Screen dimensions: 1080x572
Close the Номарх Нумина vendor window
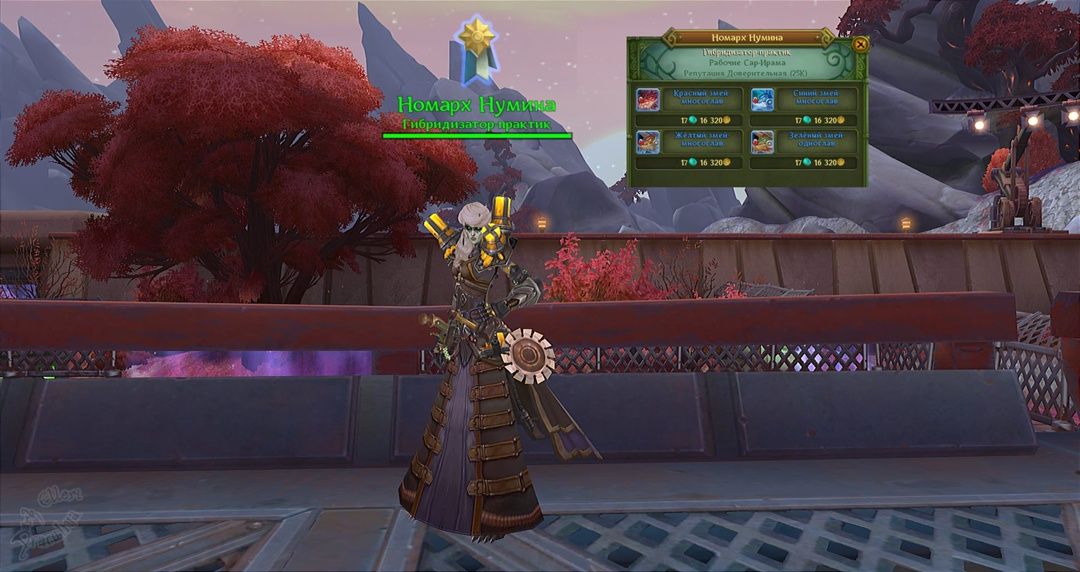click(860, 44)
